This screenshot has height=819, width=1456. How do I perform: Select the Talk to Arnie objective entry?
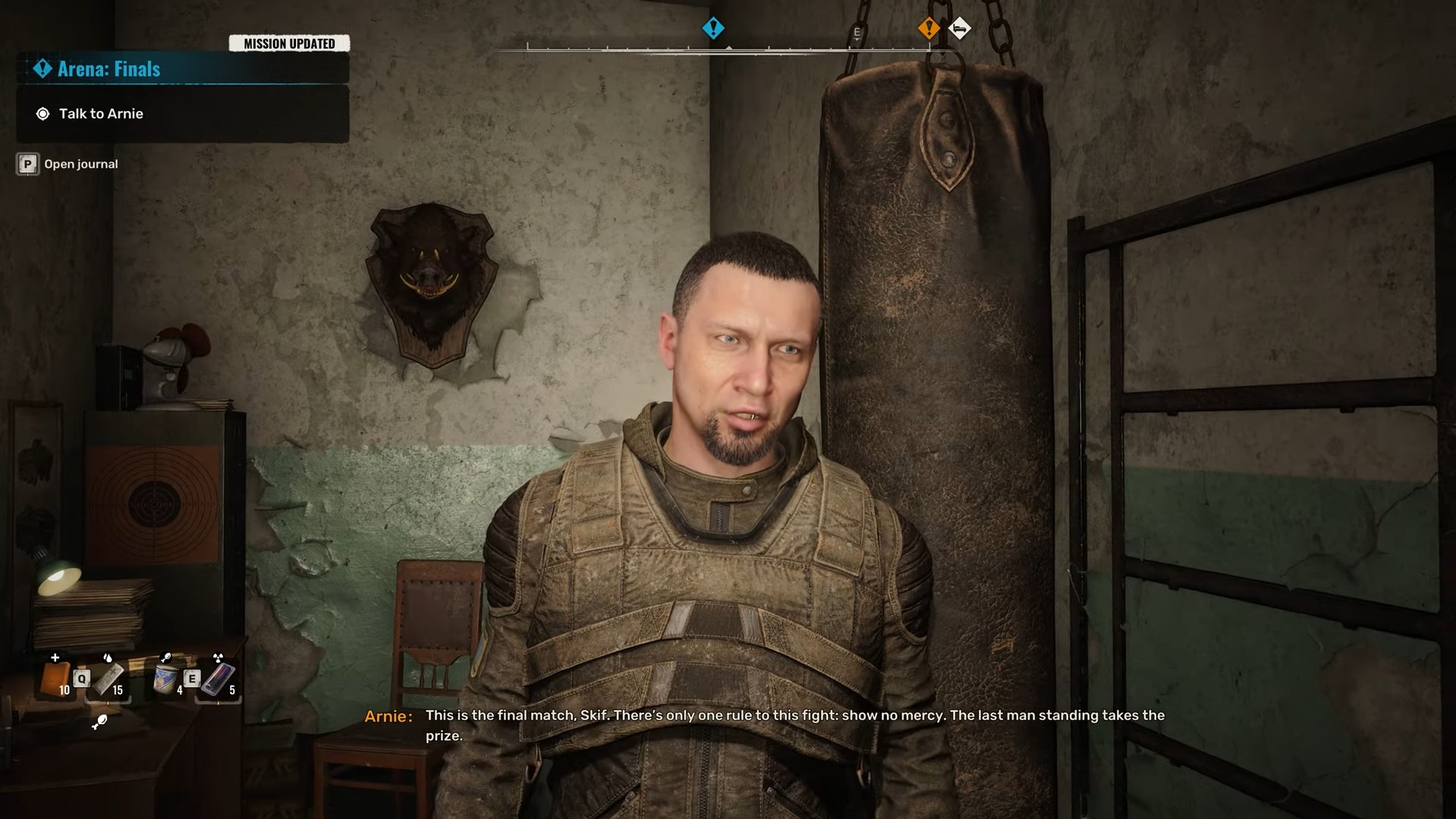click(102, 113)
